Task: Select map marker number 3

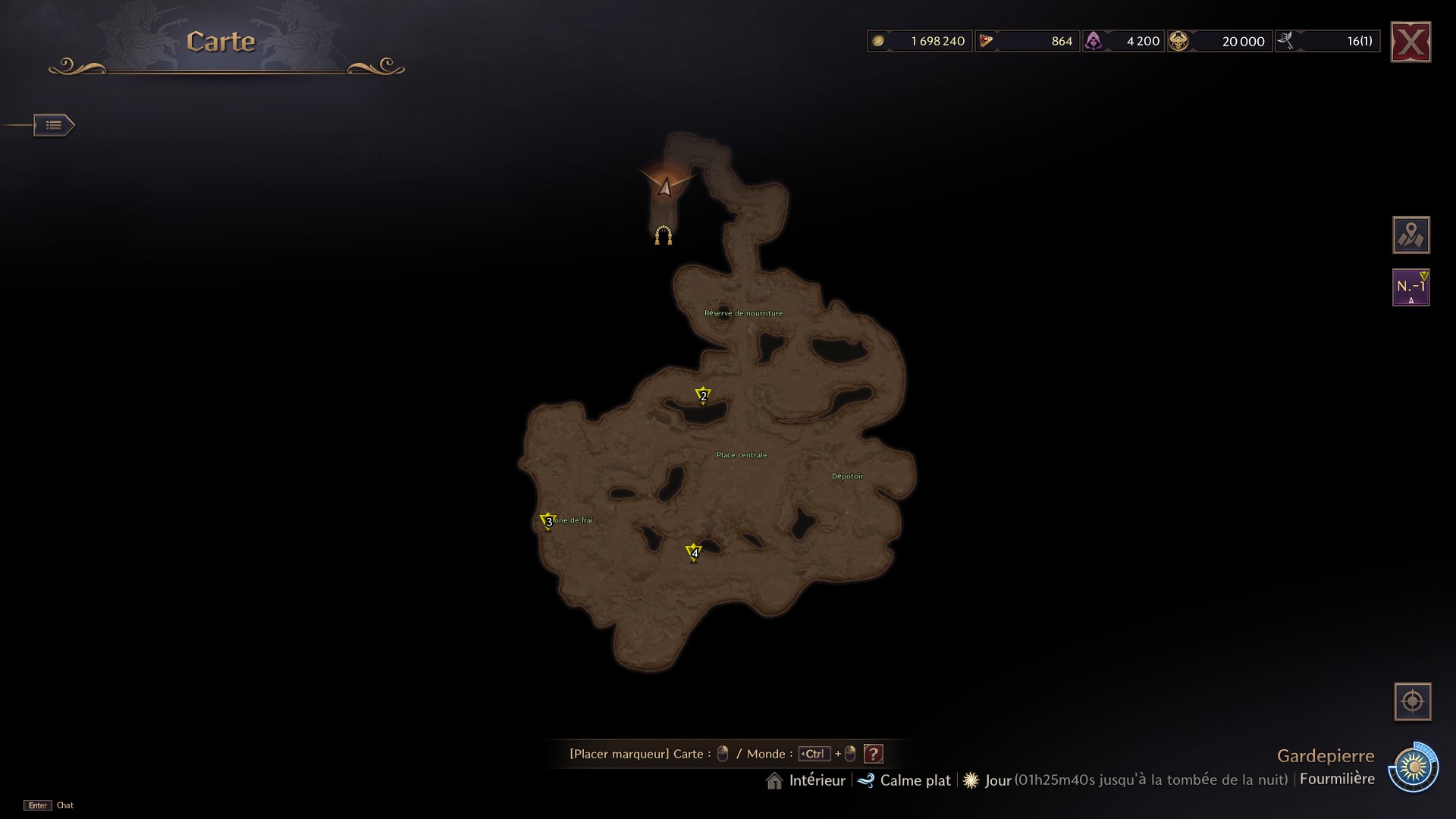Action: click(548, 521)
